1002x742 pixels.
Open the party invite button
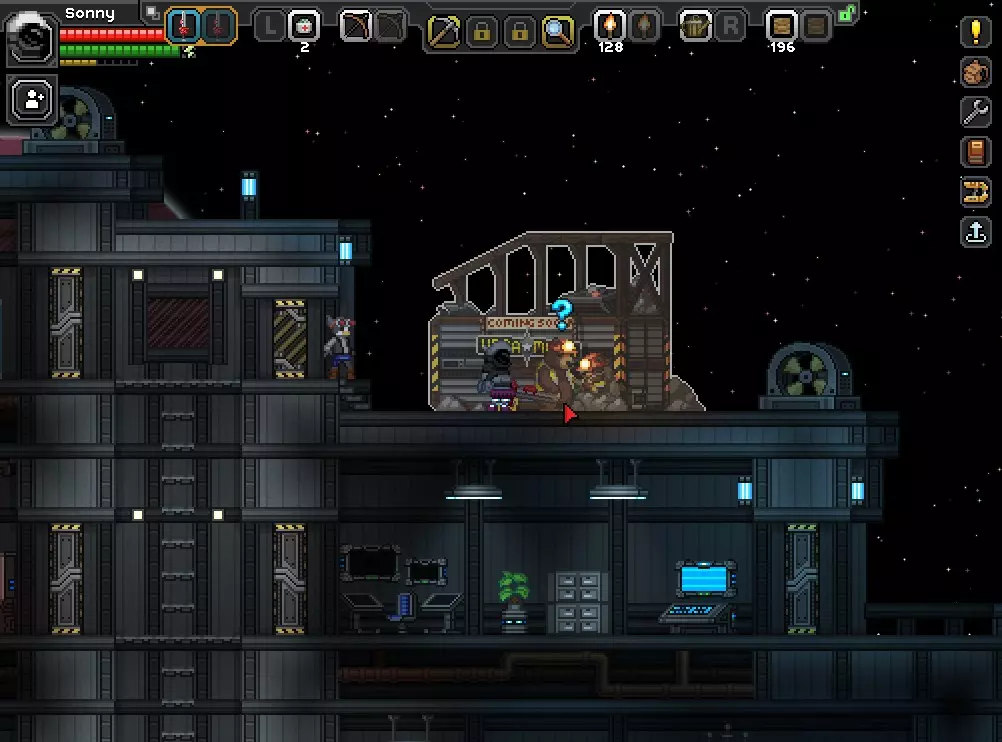34,99
